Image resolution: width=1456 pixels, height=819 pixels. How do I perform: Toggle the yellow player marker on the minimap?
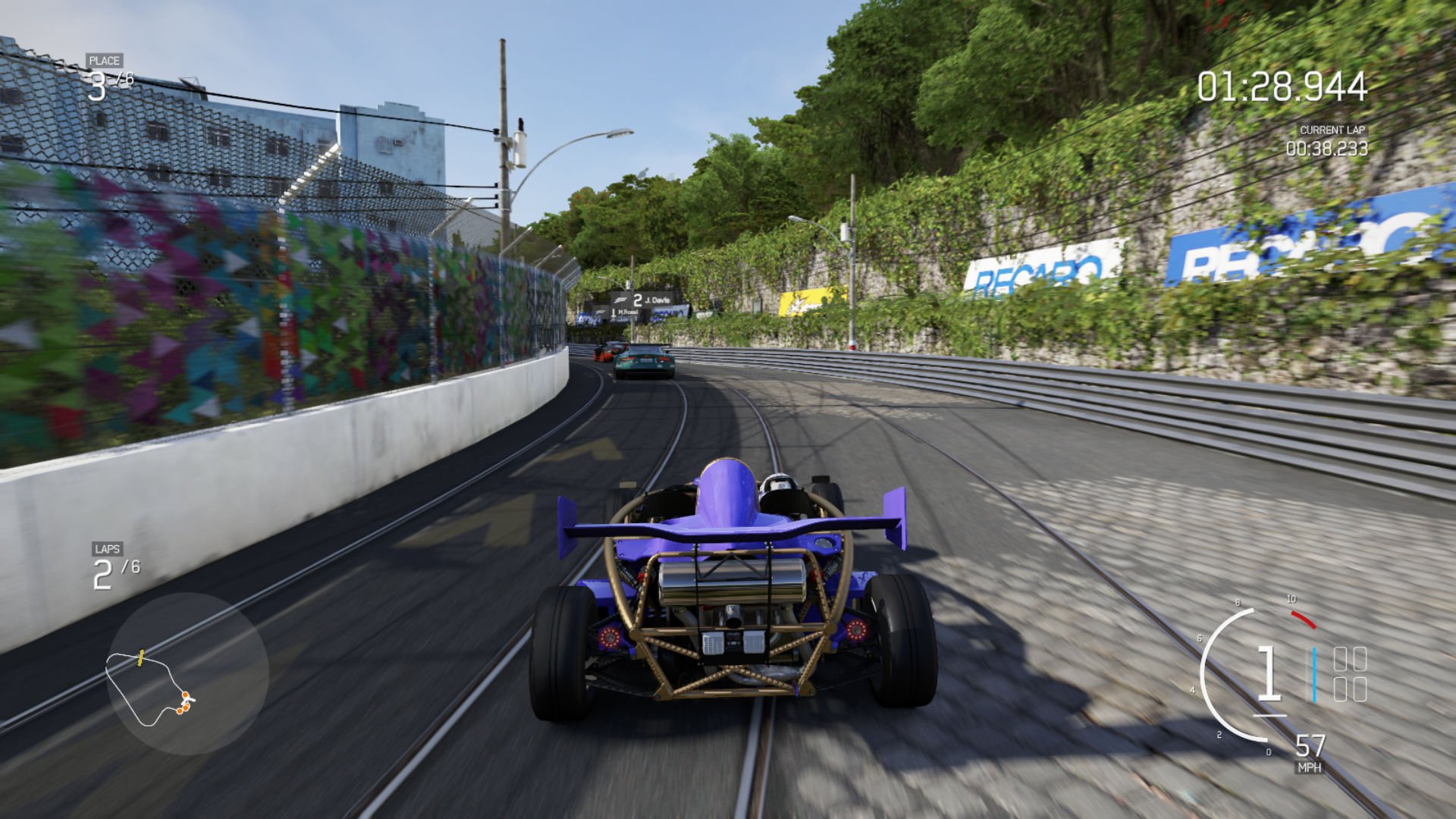pos(140,657)
